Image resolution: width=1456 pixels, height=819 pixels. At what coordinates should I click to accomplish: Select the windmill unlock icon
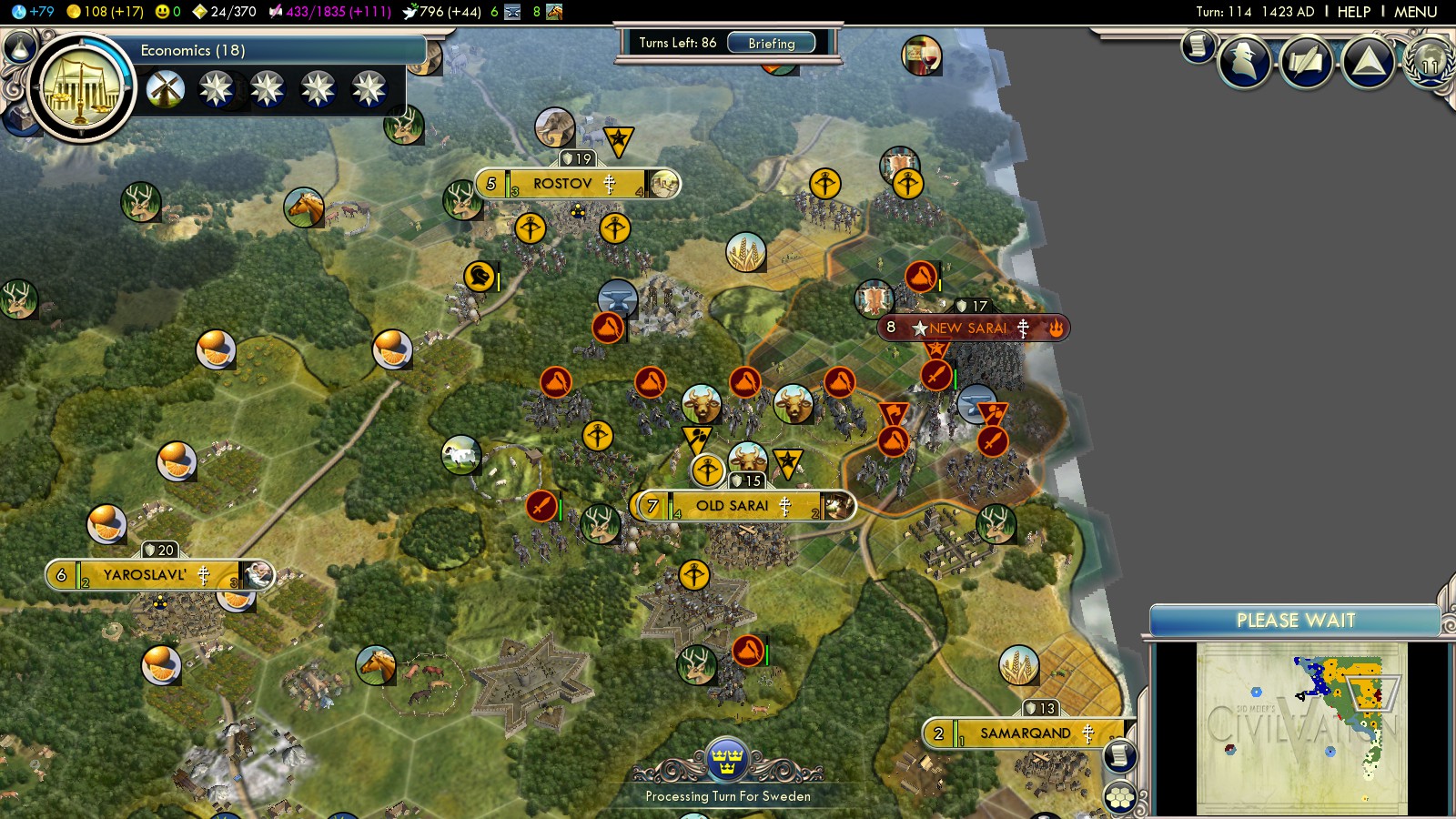pyautogui.click(x=166, y=89)
